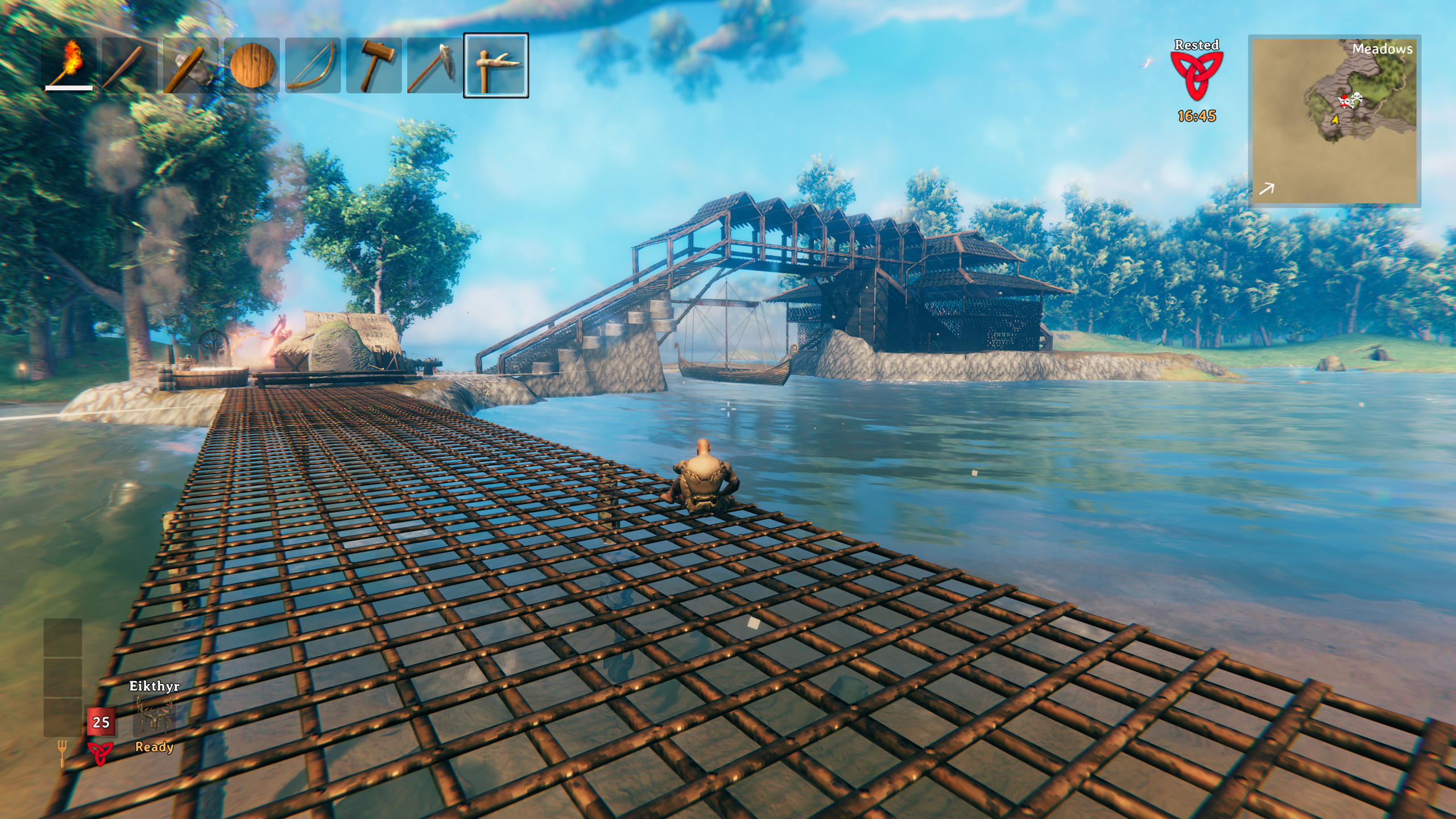Select the torch hotbar slot
The image size is (1456, 819).
[69, 65]
